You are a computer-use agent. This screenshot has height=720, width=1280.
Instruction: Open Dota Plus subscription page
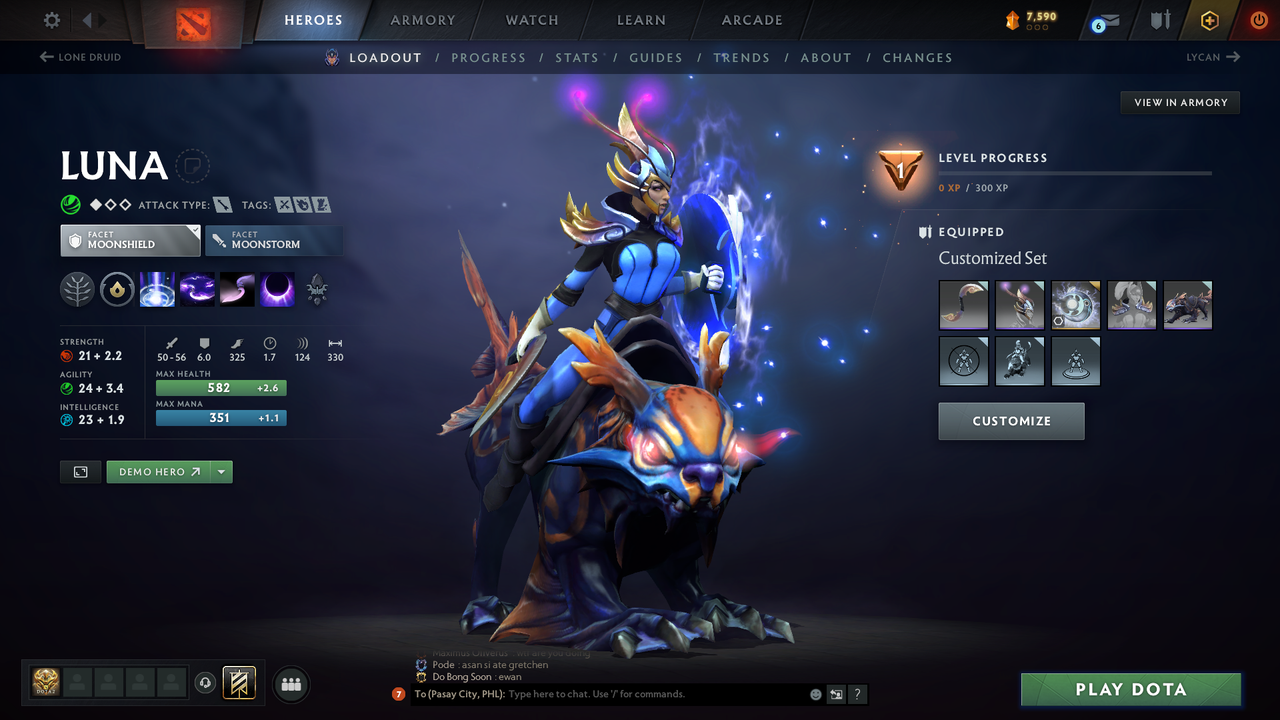[x=1209, y=20]
